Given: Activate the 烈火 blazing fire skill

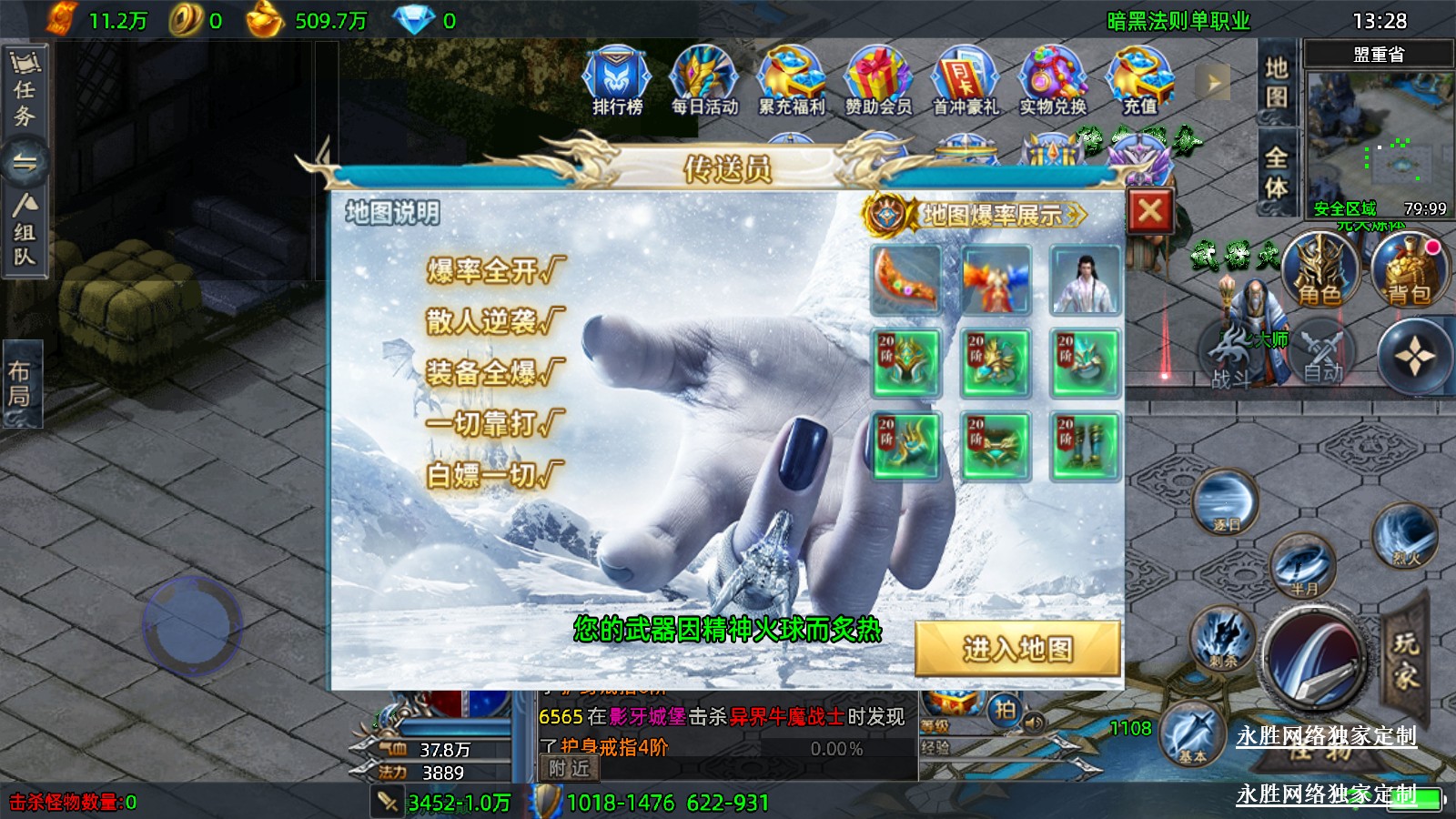Looking at the screenshot, I should click(x=1406, y=535).
